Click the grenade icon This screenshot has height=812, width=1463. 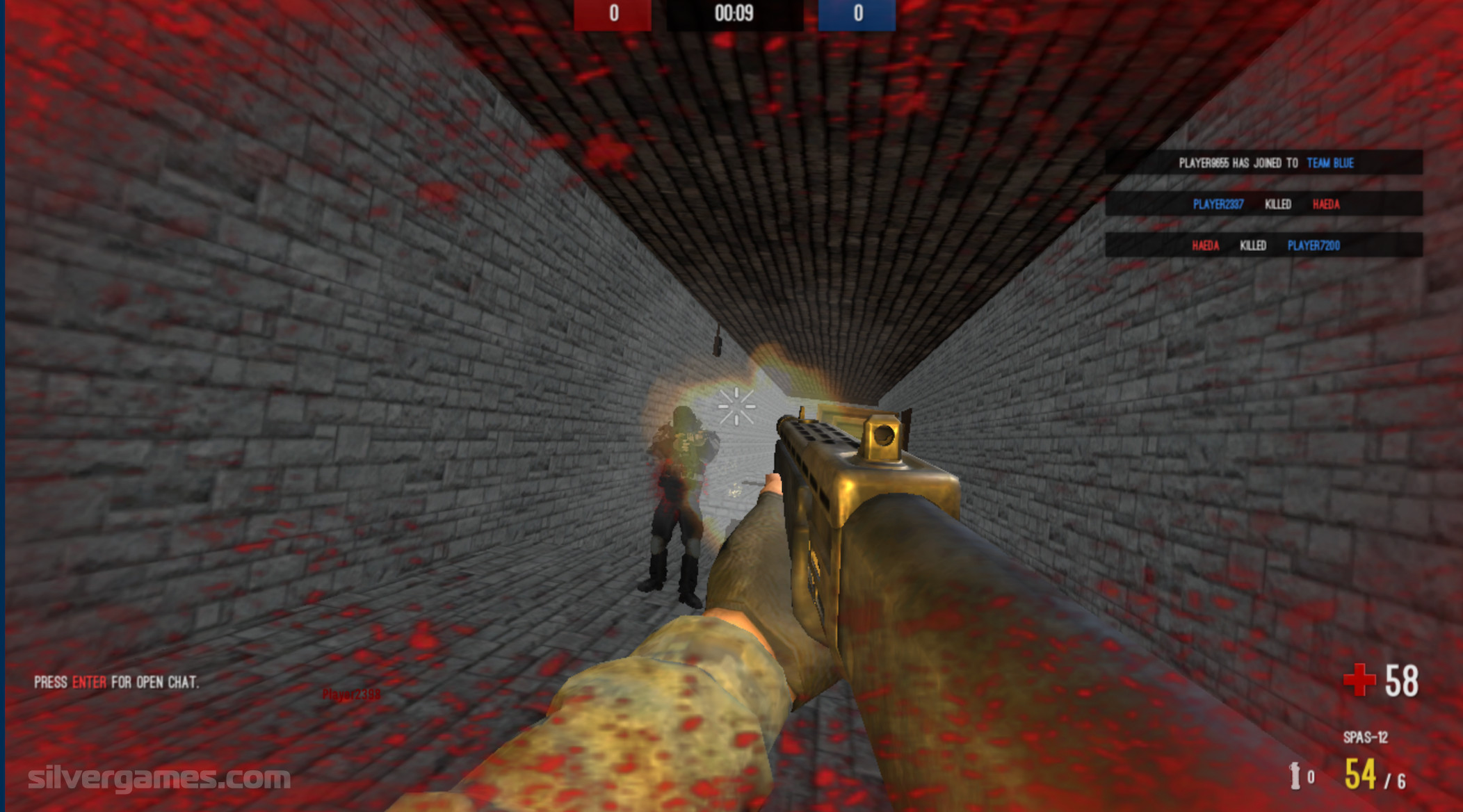(1295, 776)
